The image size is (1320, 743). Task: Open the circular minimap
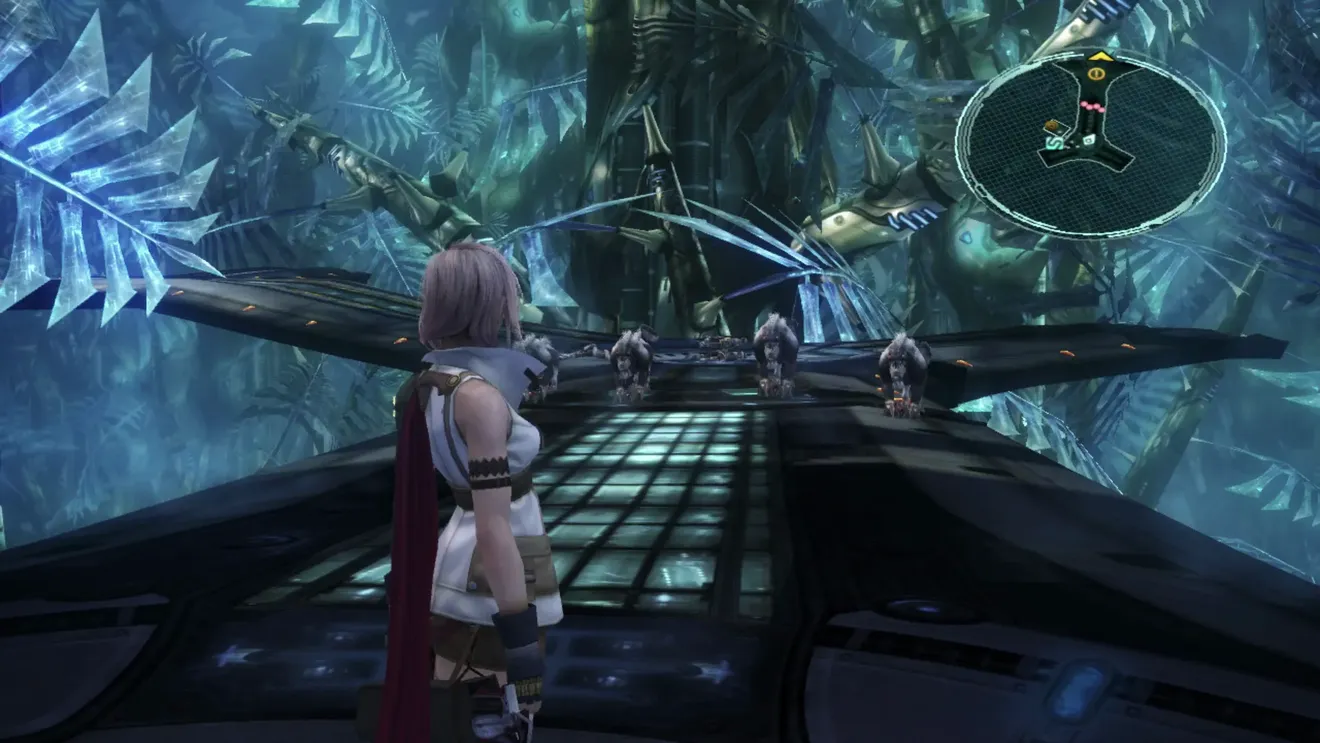(x=1090, y=143)
